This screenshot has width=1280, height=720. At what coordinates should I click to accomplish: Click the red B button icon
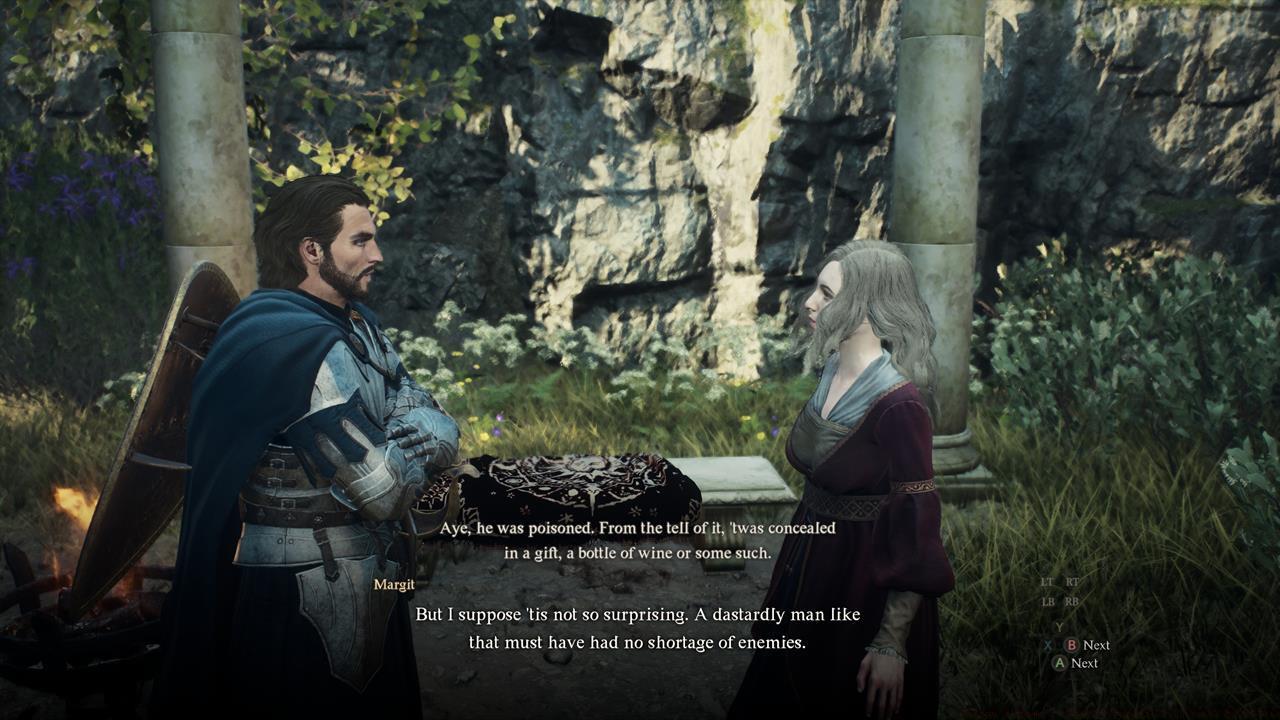pos(1072,645)
